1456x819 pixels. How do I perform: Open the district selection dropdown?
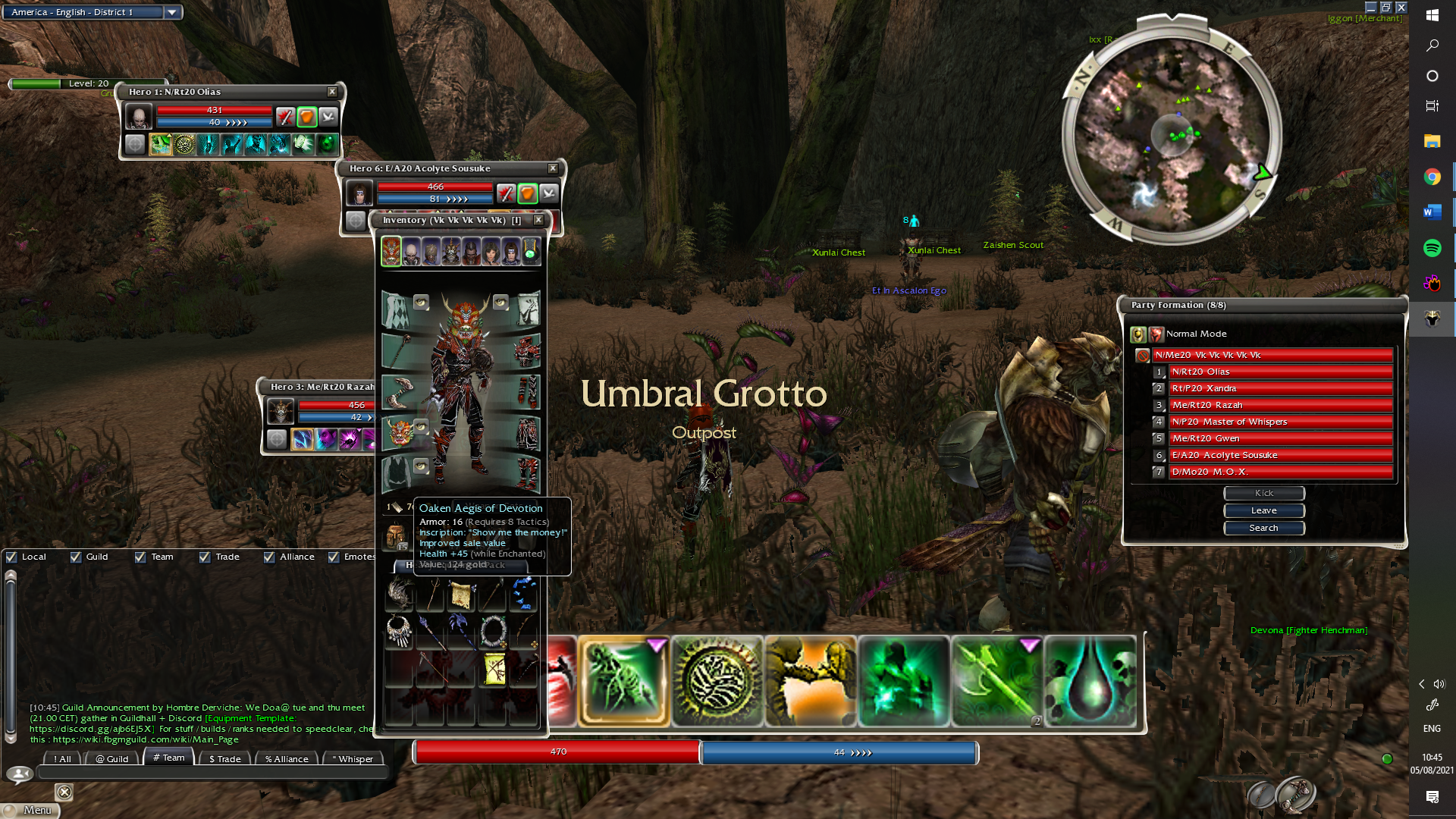coord(172,12)
